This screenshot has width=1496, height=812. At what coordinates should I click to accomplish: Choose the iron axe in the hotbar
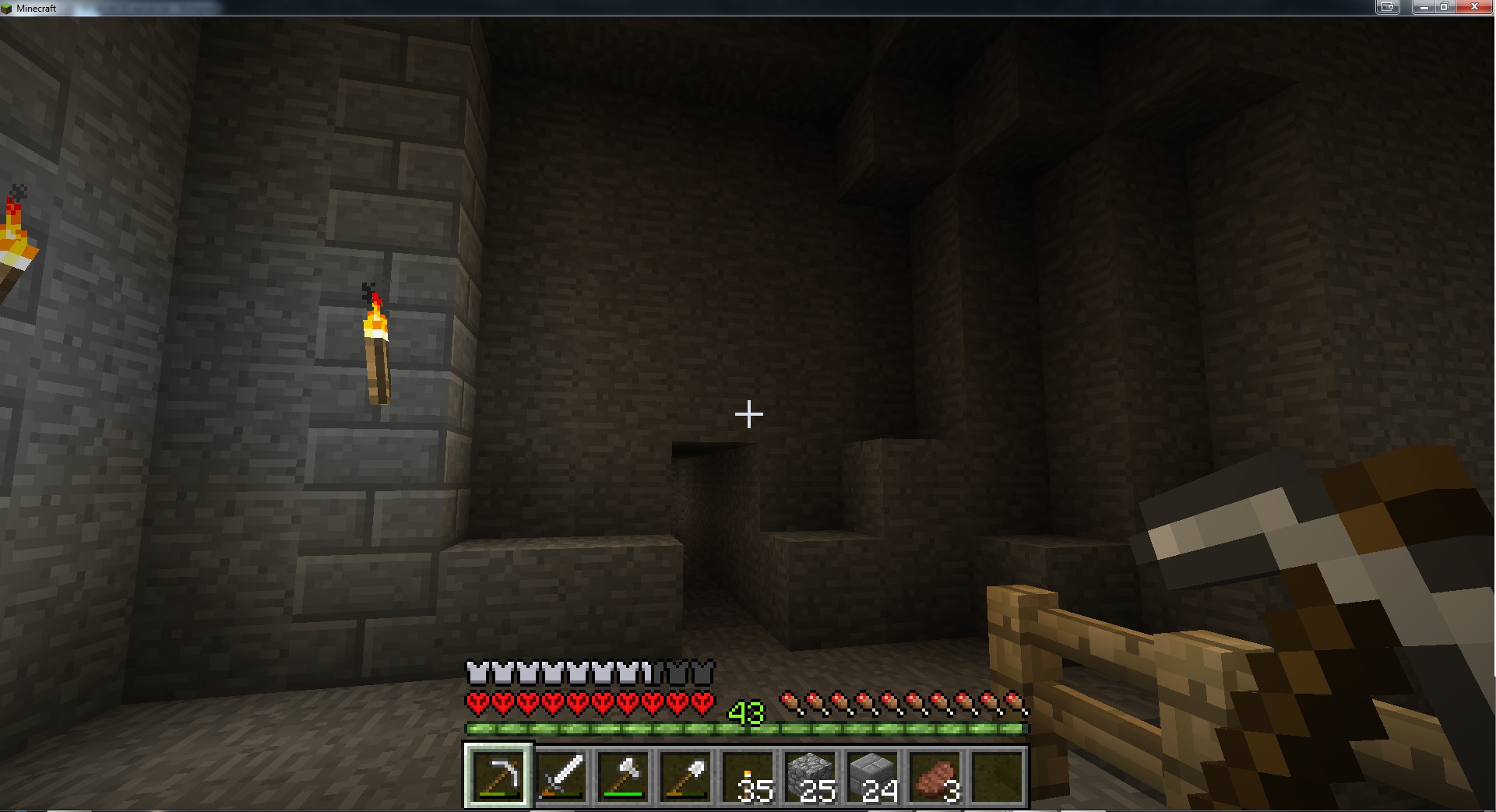623,775
